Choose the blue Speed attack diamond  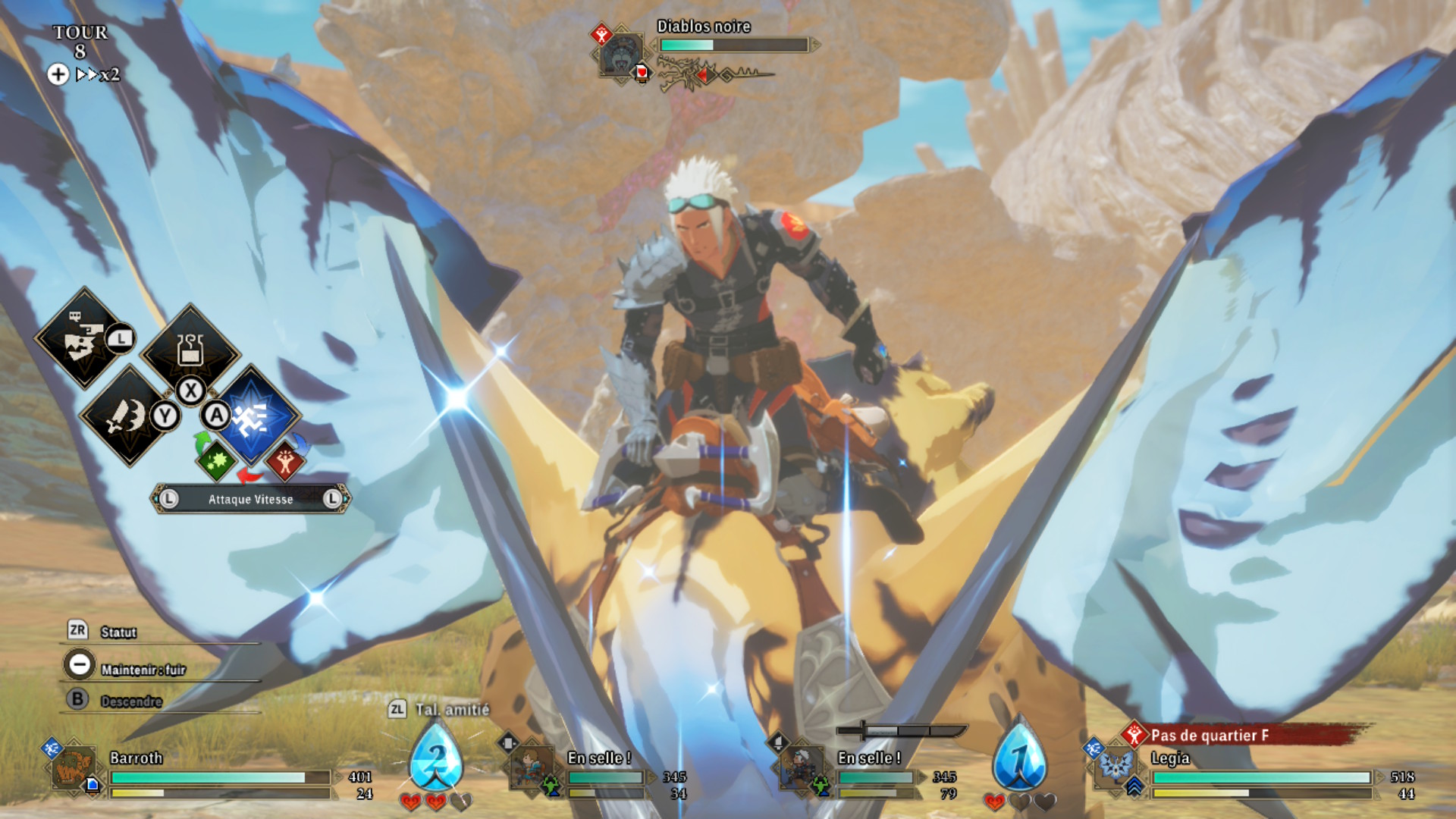point(251,416)
